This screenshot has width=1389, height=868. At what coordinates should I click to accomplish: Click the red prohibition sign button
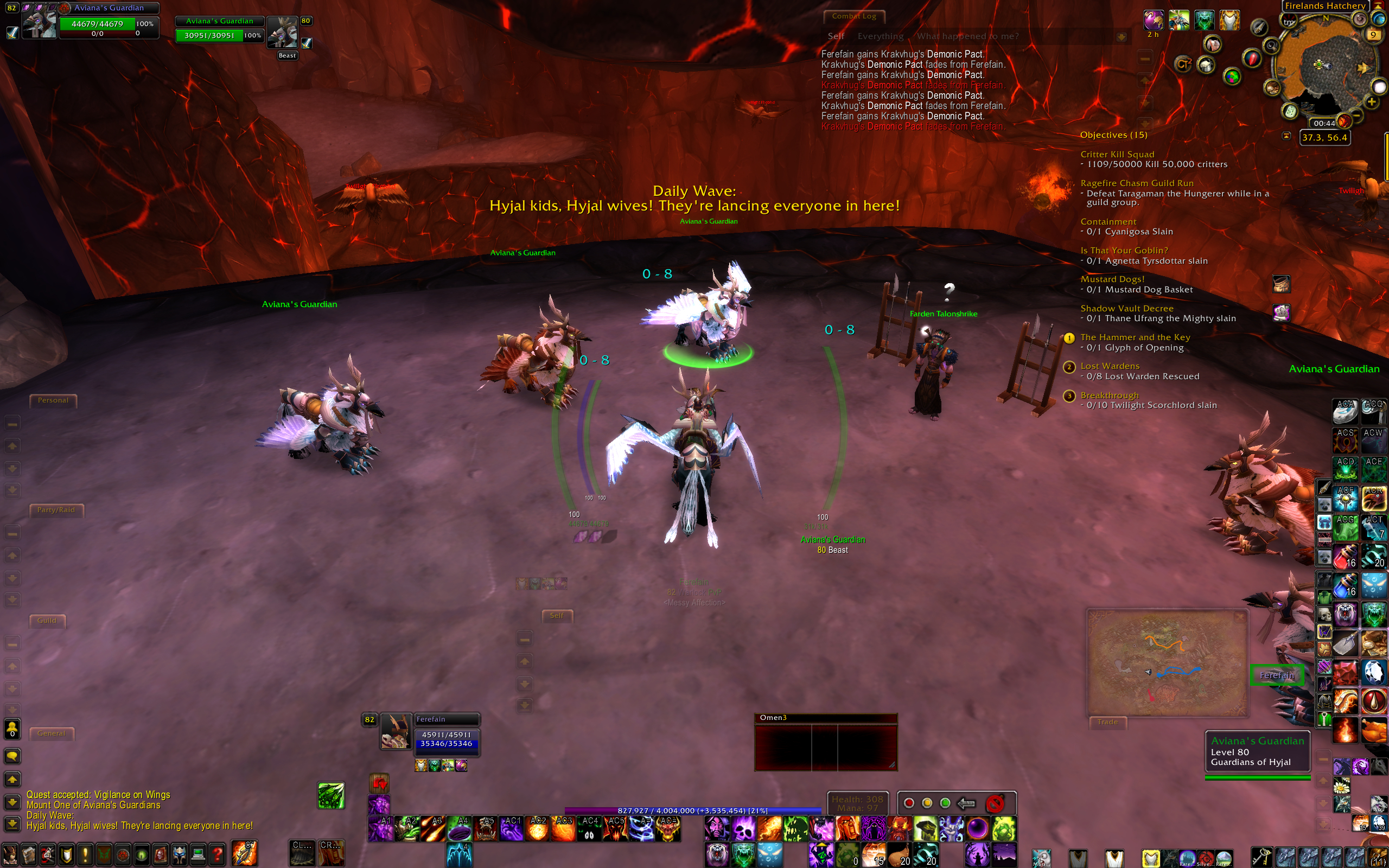(995, 802)
